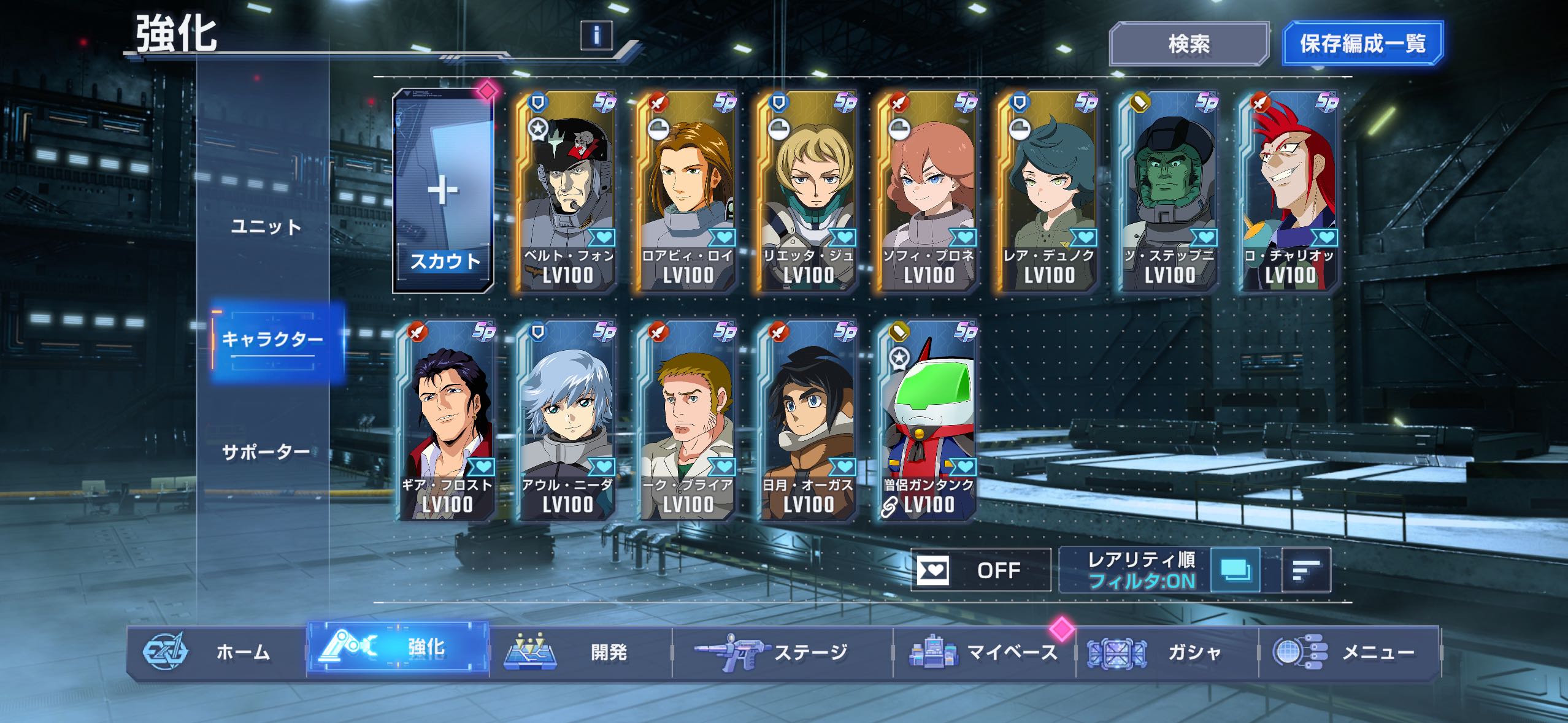Open the 検索 search button

coord(1188,44)
